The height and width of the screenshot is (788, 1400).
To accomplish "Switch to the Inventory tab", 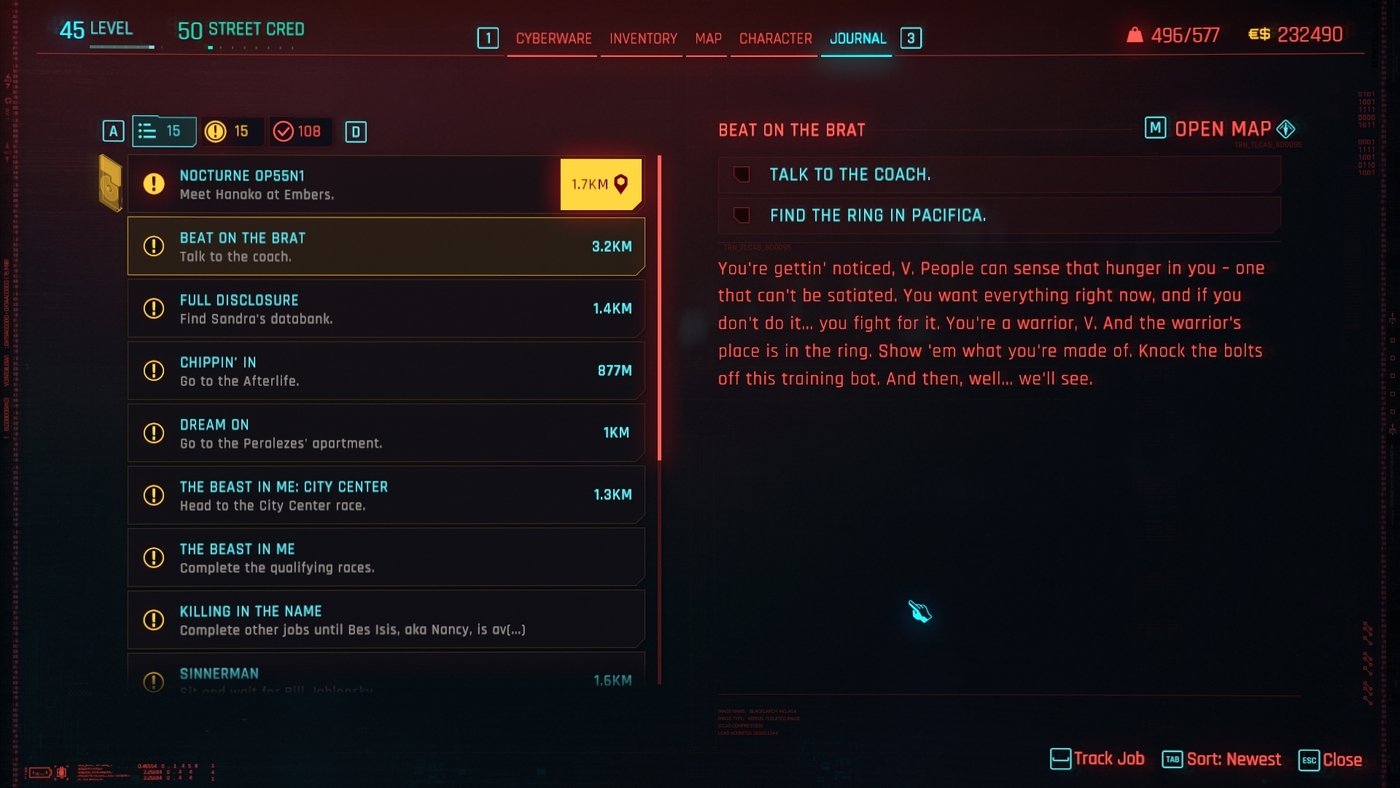I will click(643, 38).
